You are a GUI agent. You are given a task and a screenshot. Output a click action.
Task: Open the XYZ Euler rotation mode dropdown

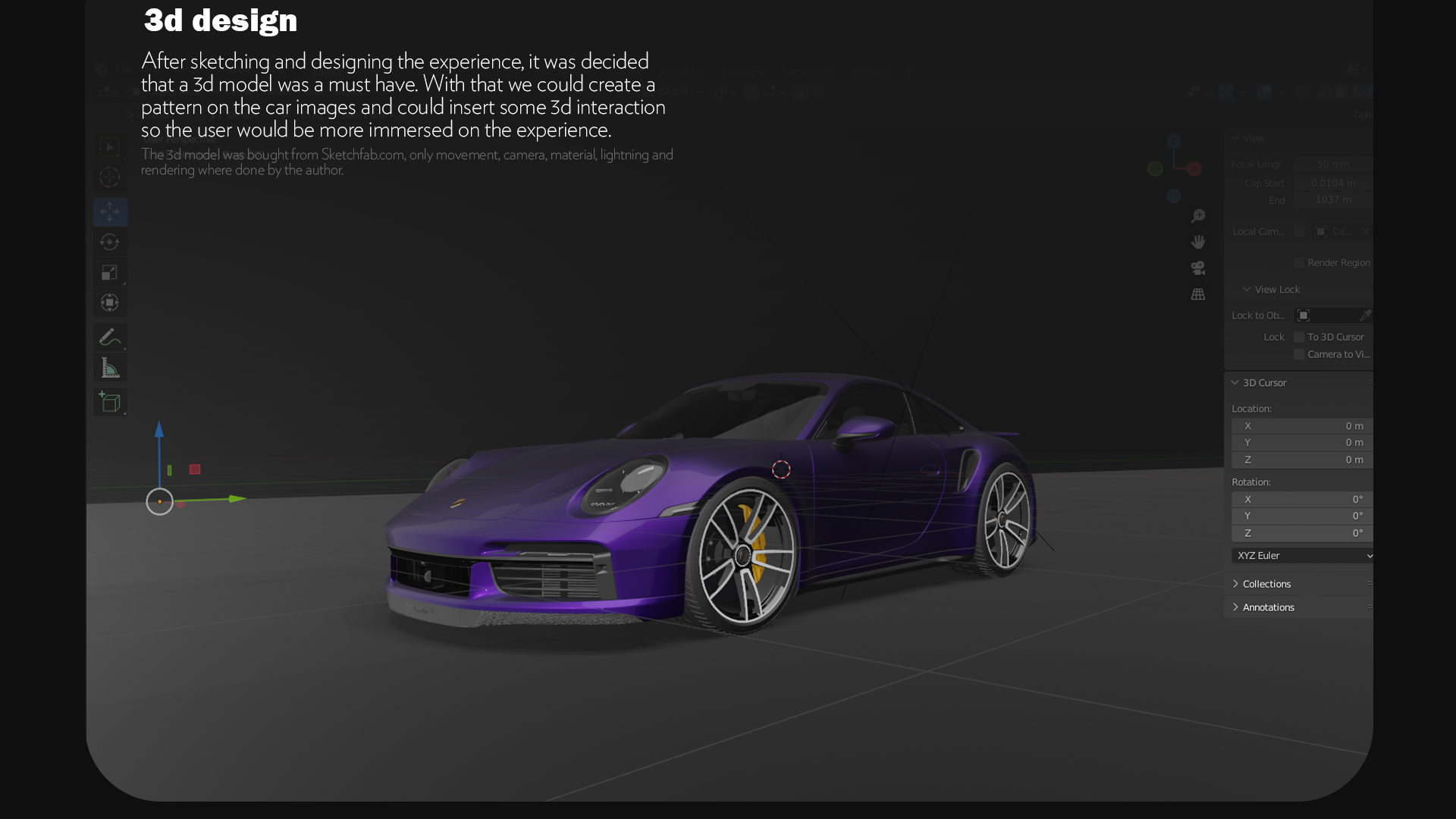pyautogui.click(x=1304, y=556)
